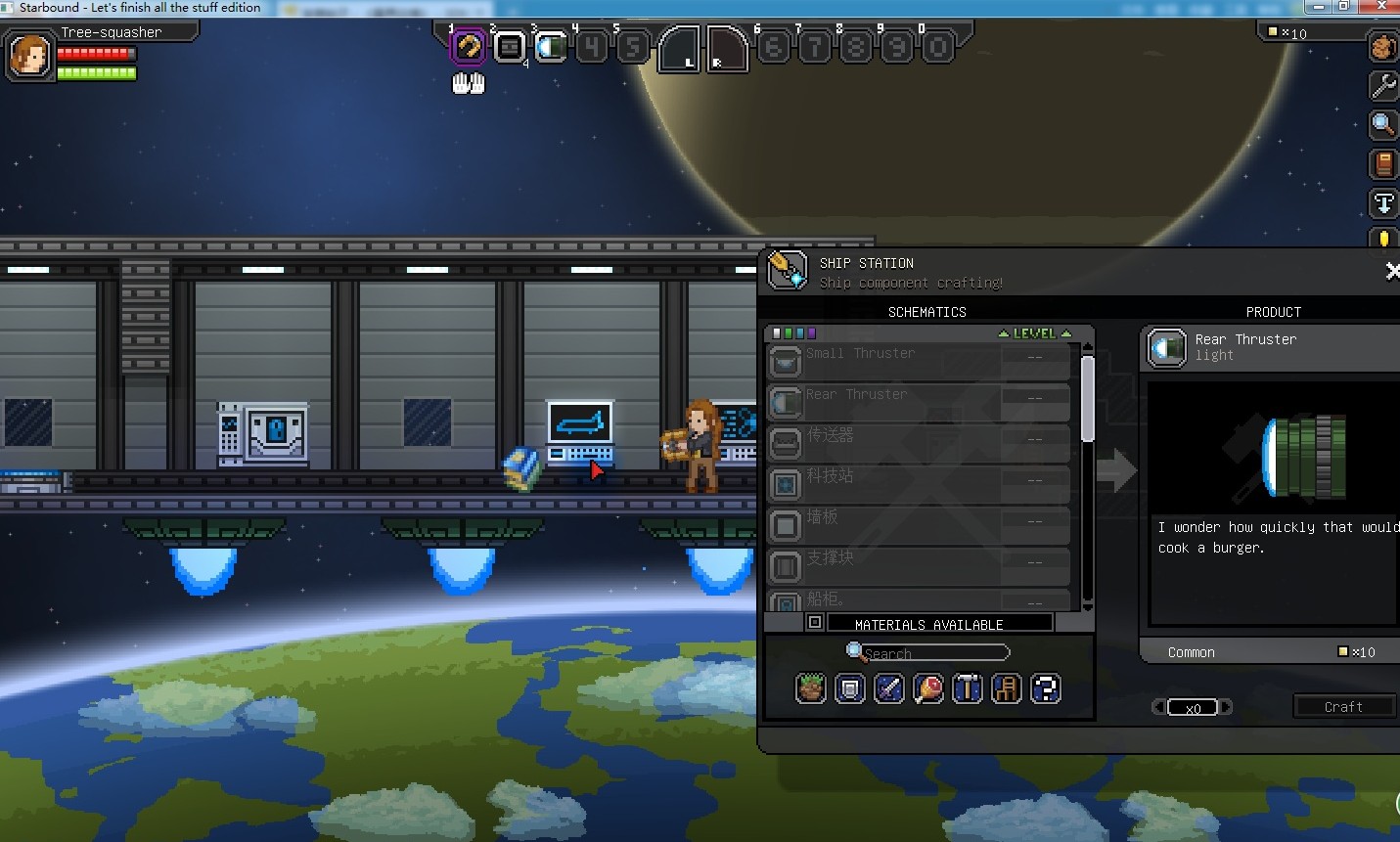Select the thruster item in hotbar slot three

[x=551, y=46]
